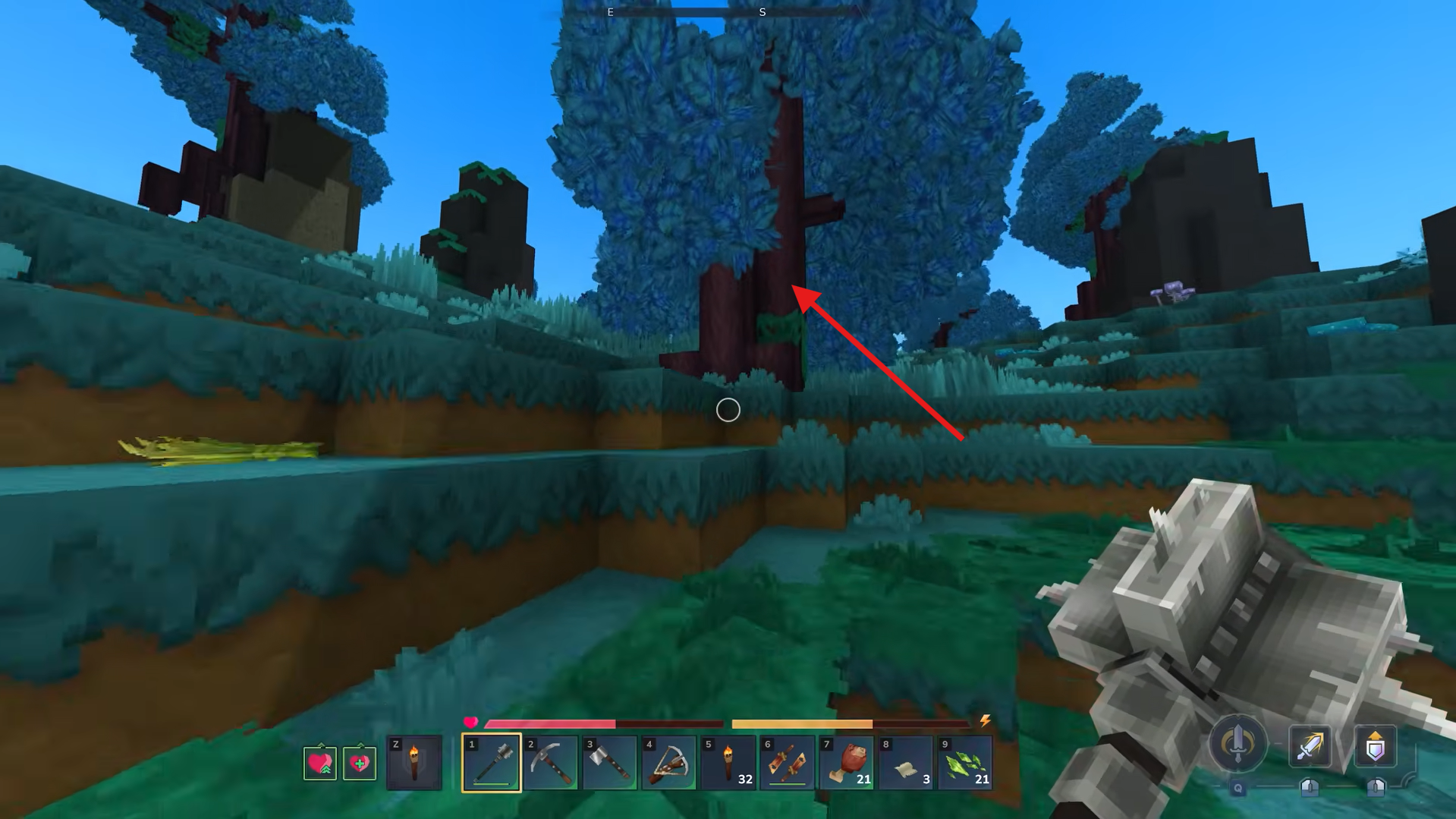The image size is (1456, 819).
Task: Click the E marker on the compass
Action: click(x=610, y=12)
